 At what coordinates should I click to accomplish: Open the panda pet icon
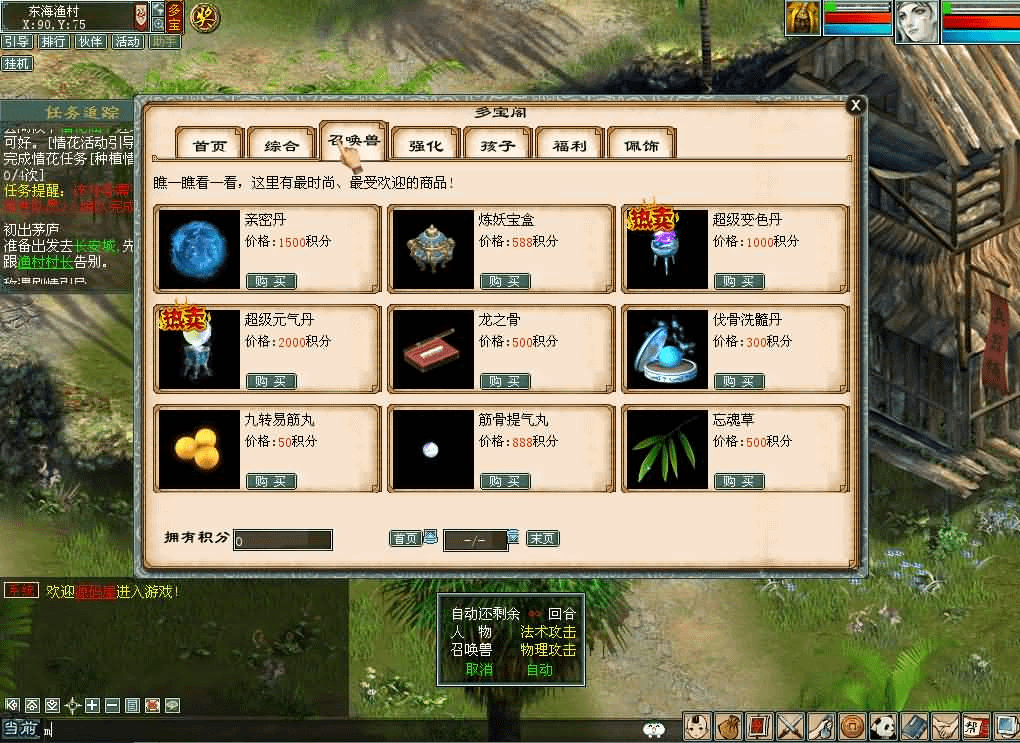coord(885,725)
